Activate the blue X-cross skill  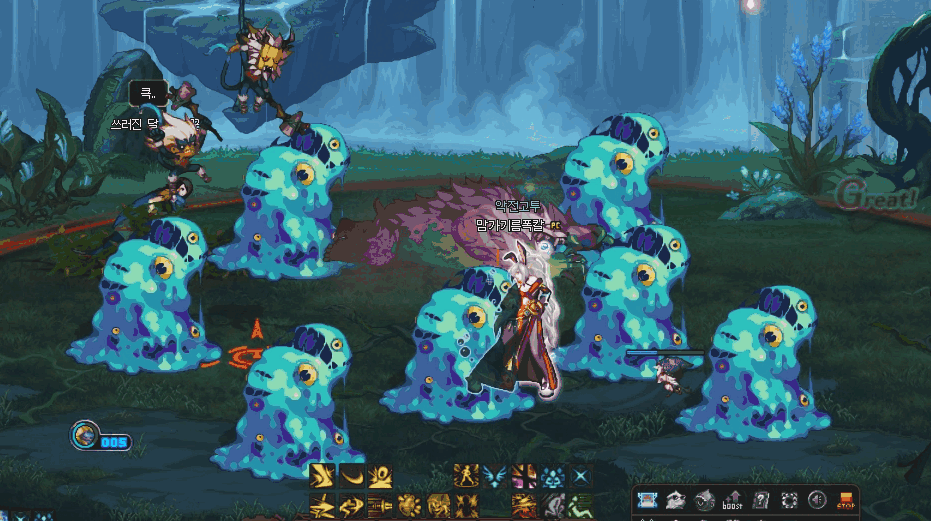(x=582, y=476)
